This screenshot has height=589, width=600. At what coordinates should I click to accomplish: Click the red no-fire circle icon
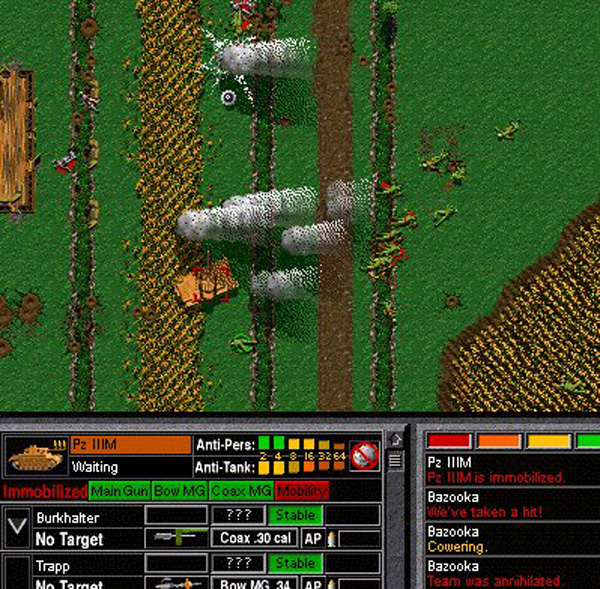366,455
